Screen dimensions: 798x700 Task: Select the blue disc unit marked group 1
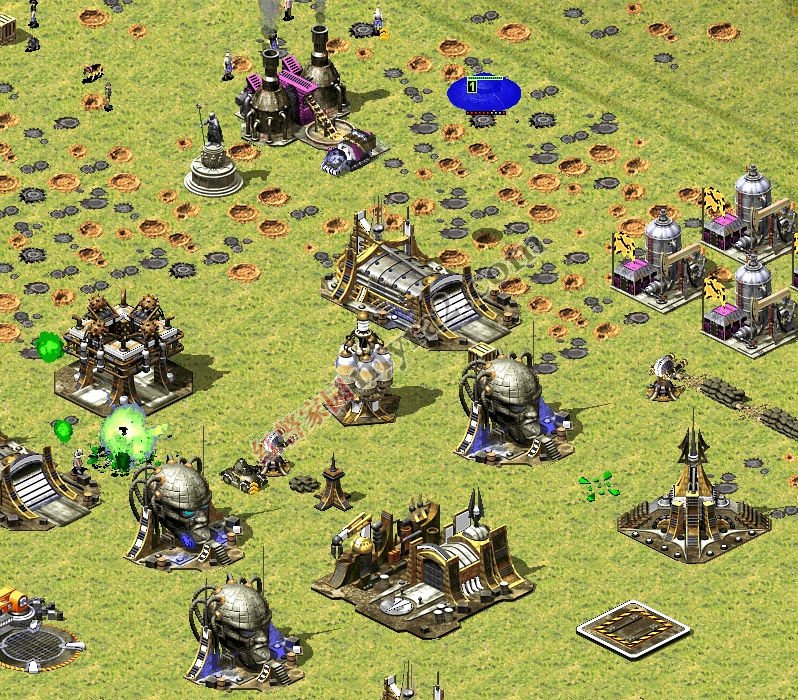pos(484,94)
